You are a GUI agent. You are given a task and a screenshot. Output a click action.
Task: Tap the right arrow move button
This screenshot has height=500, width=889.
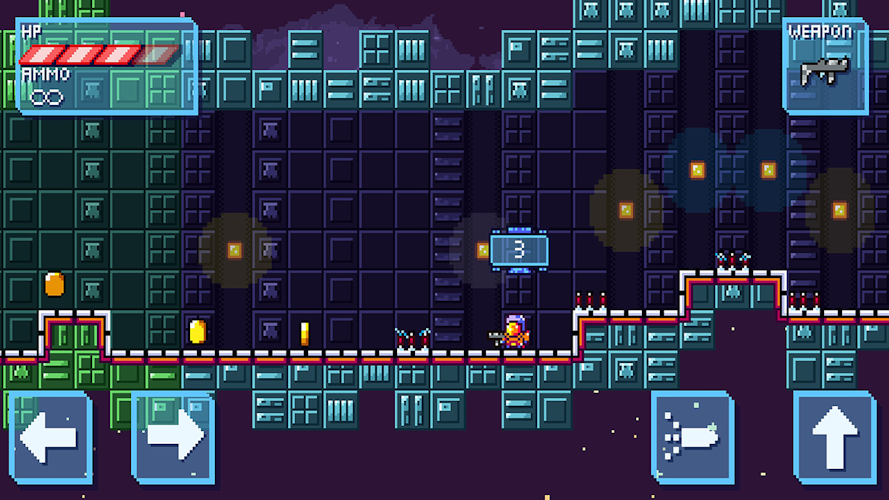(174, 438)
